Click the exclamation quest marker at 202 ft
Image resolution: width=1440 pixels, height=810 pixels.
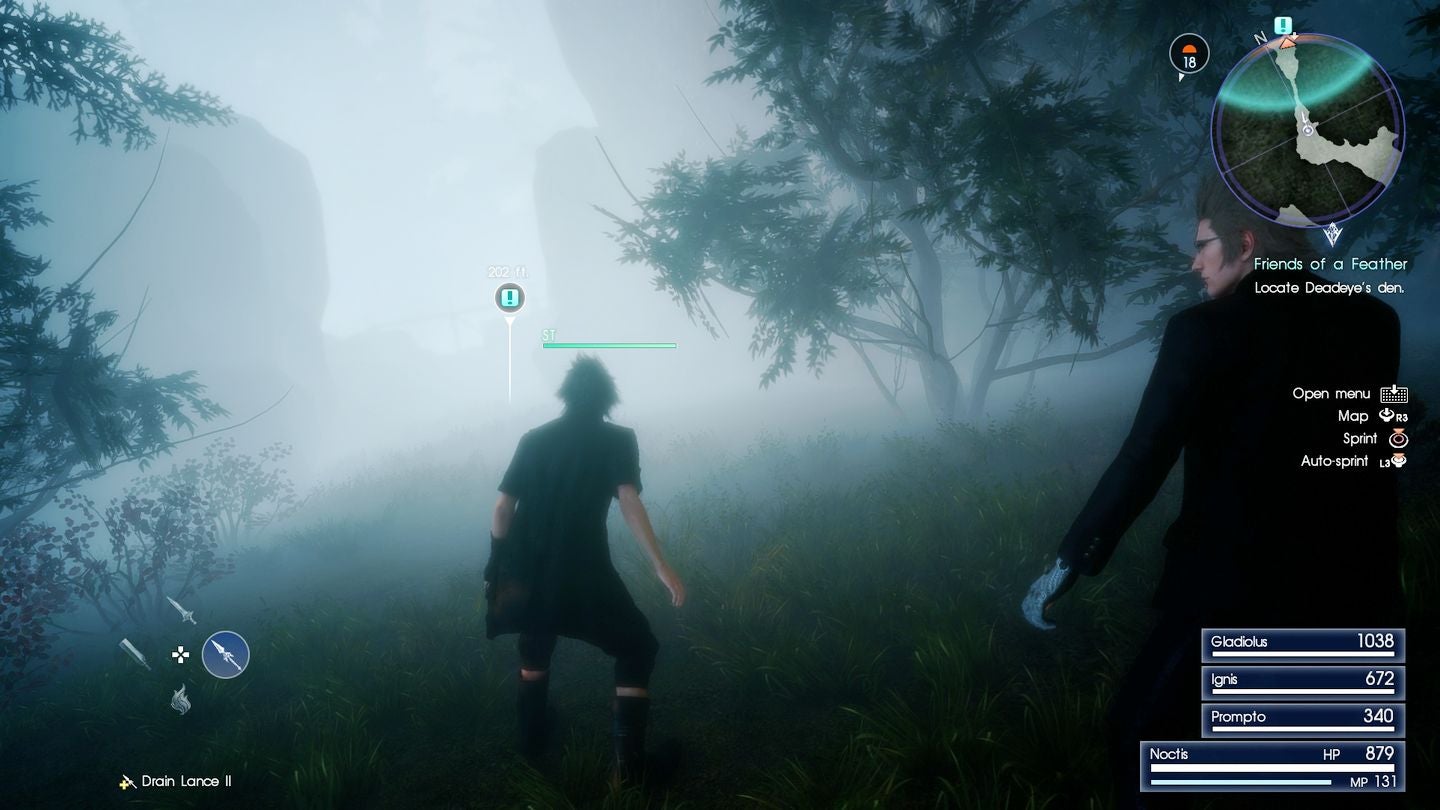[x=509, y=297]
